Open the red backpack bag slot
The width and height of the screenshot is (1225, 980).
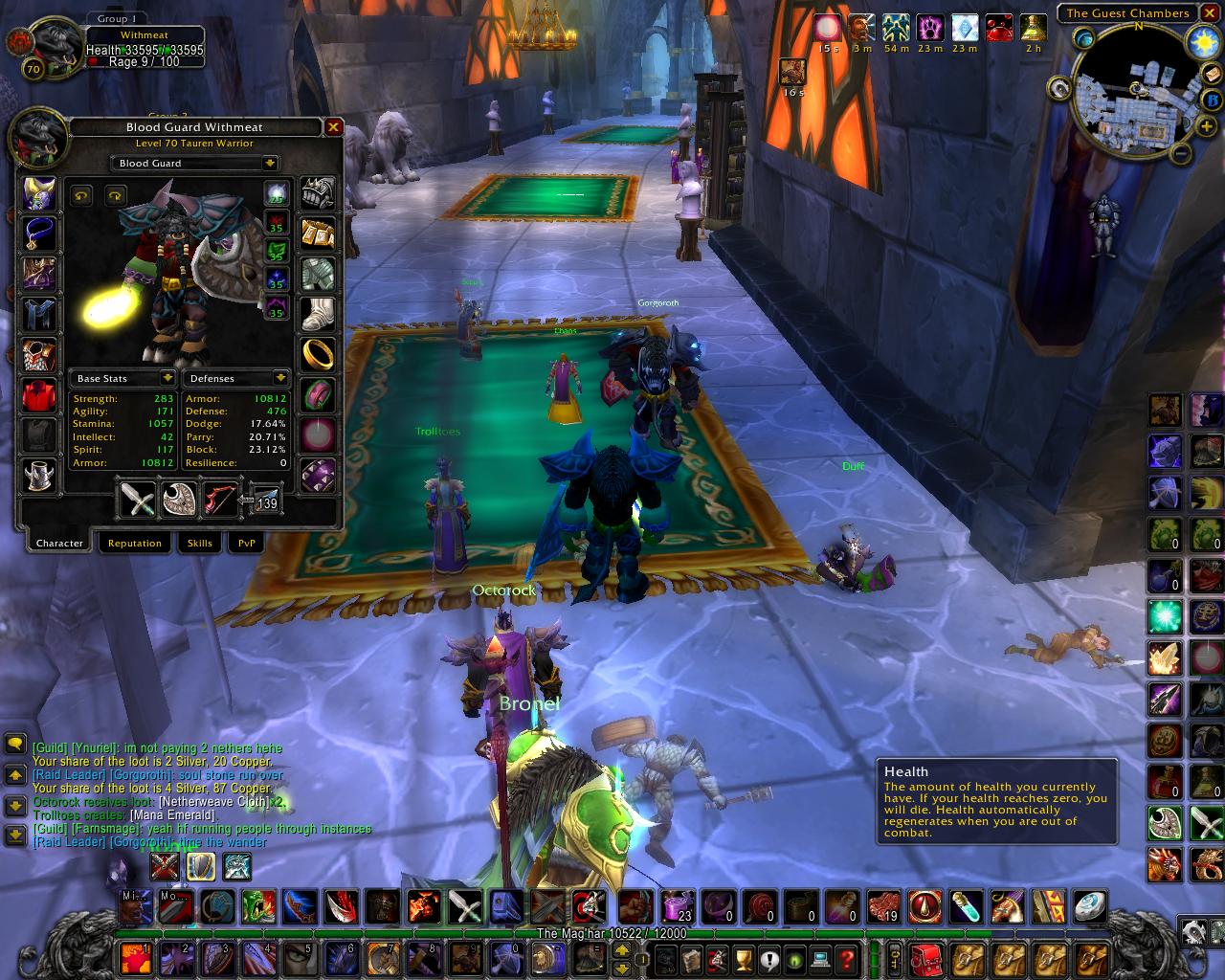(x=926, y=957)
